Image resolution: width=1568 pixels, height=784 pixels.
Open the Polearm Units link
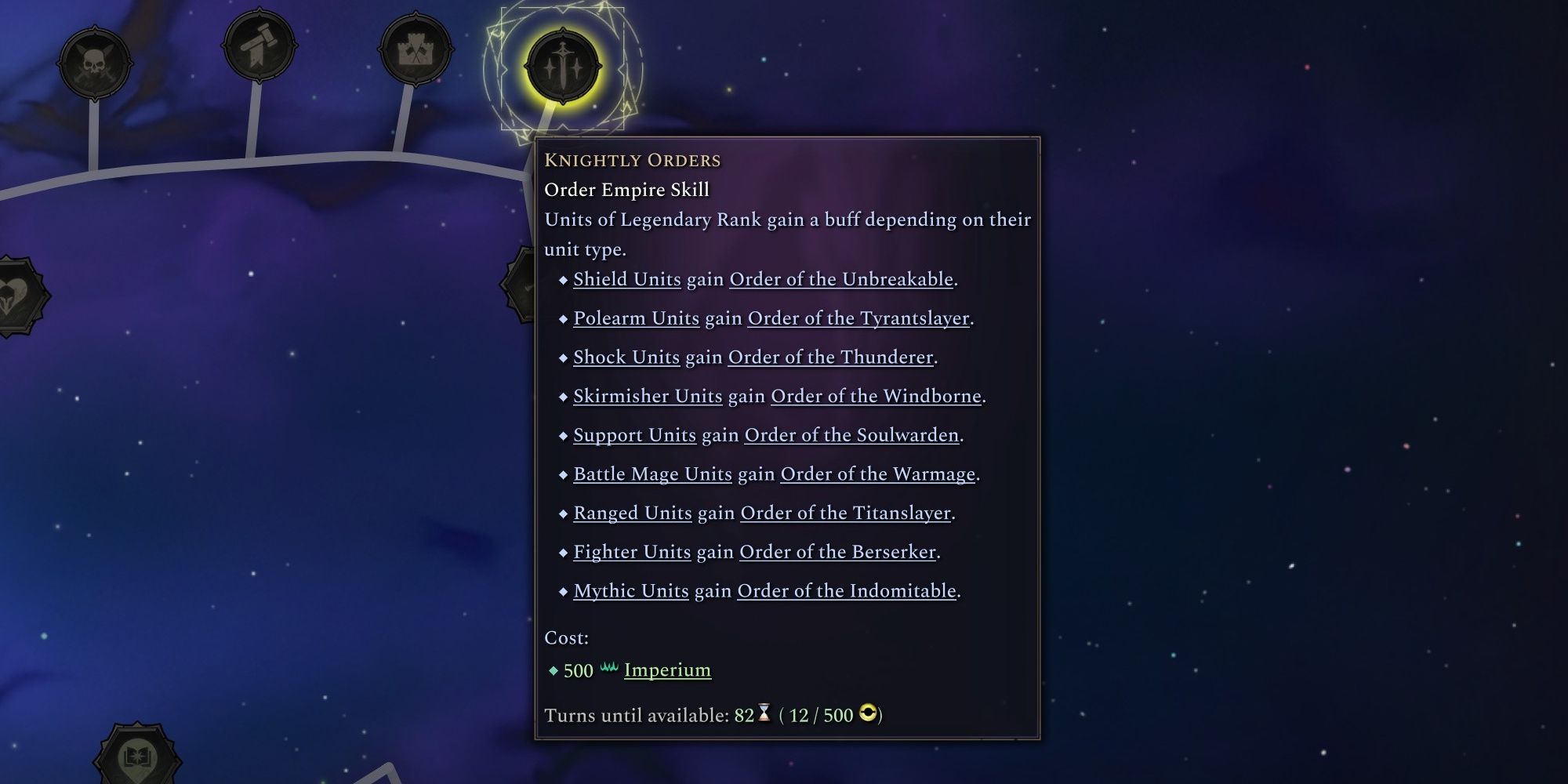[636, 318]
